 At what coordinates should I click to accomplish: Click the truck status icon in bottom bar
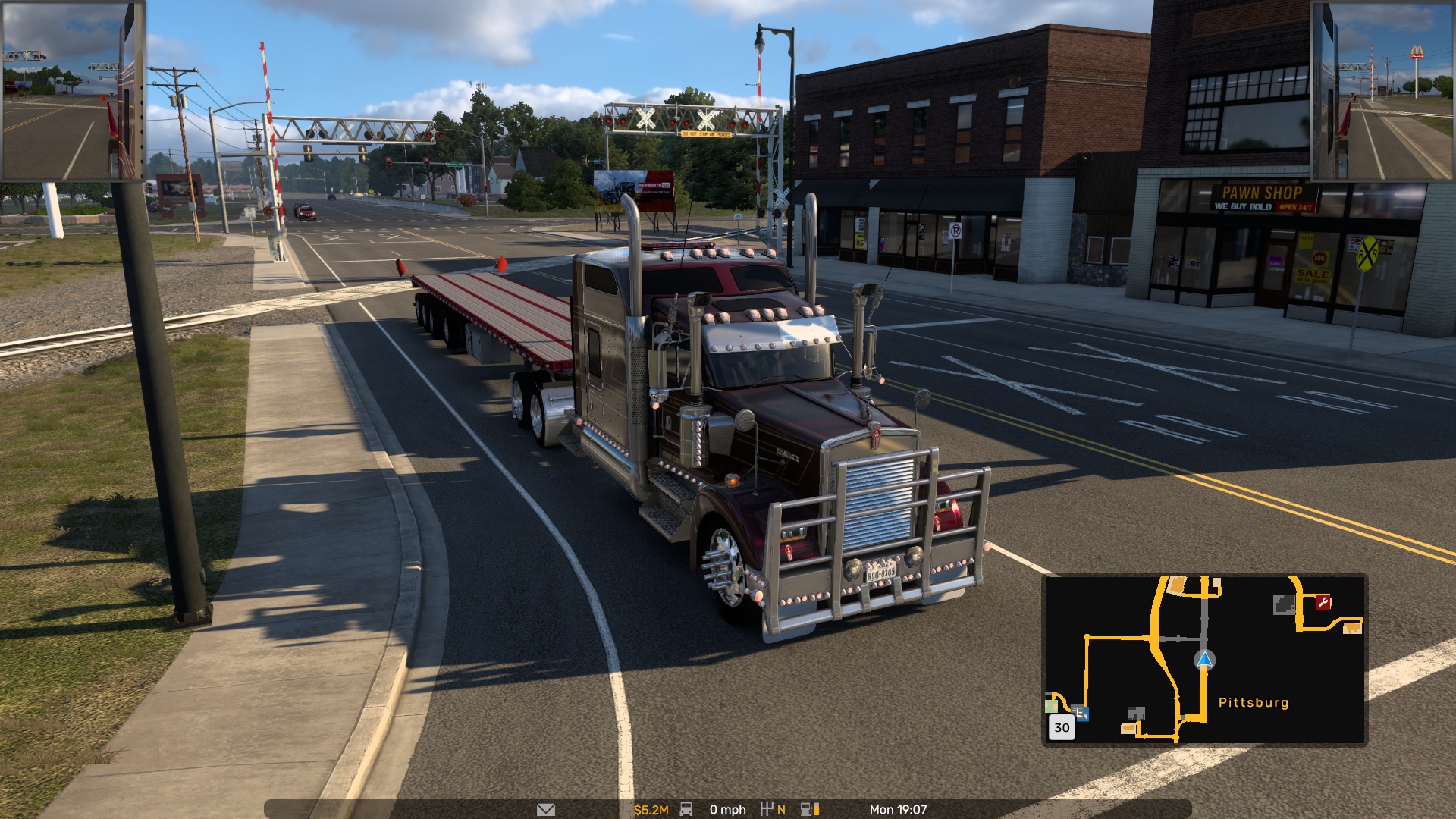point(686,809)
